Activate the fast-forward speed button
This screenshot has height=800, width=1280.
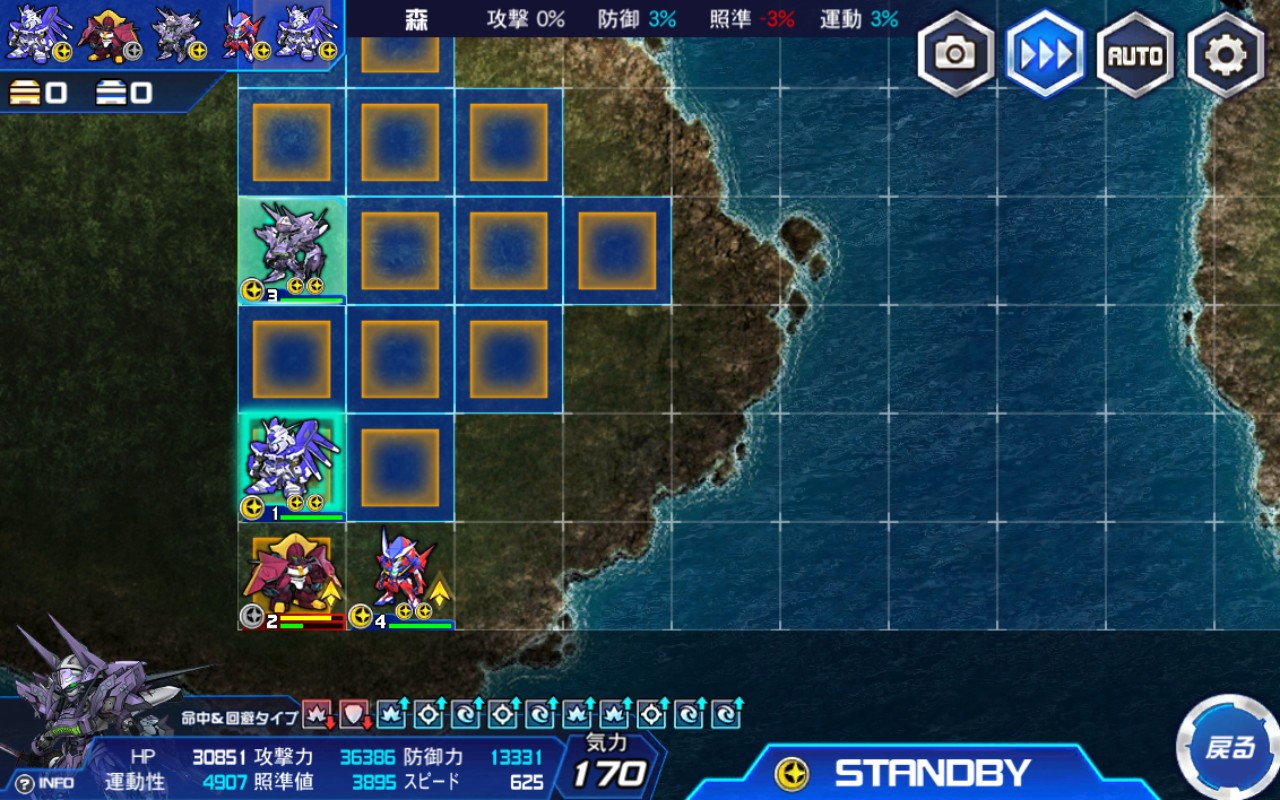(1045, 54)
